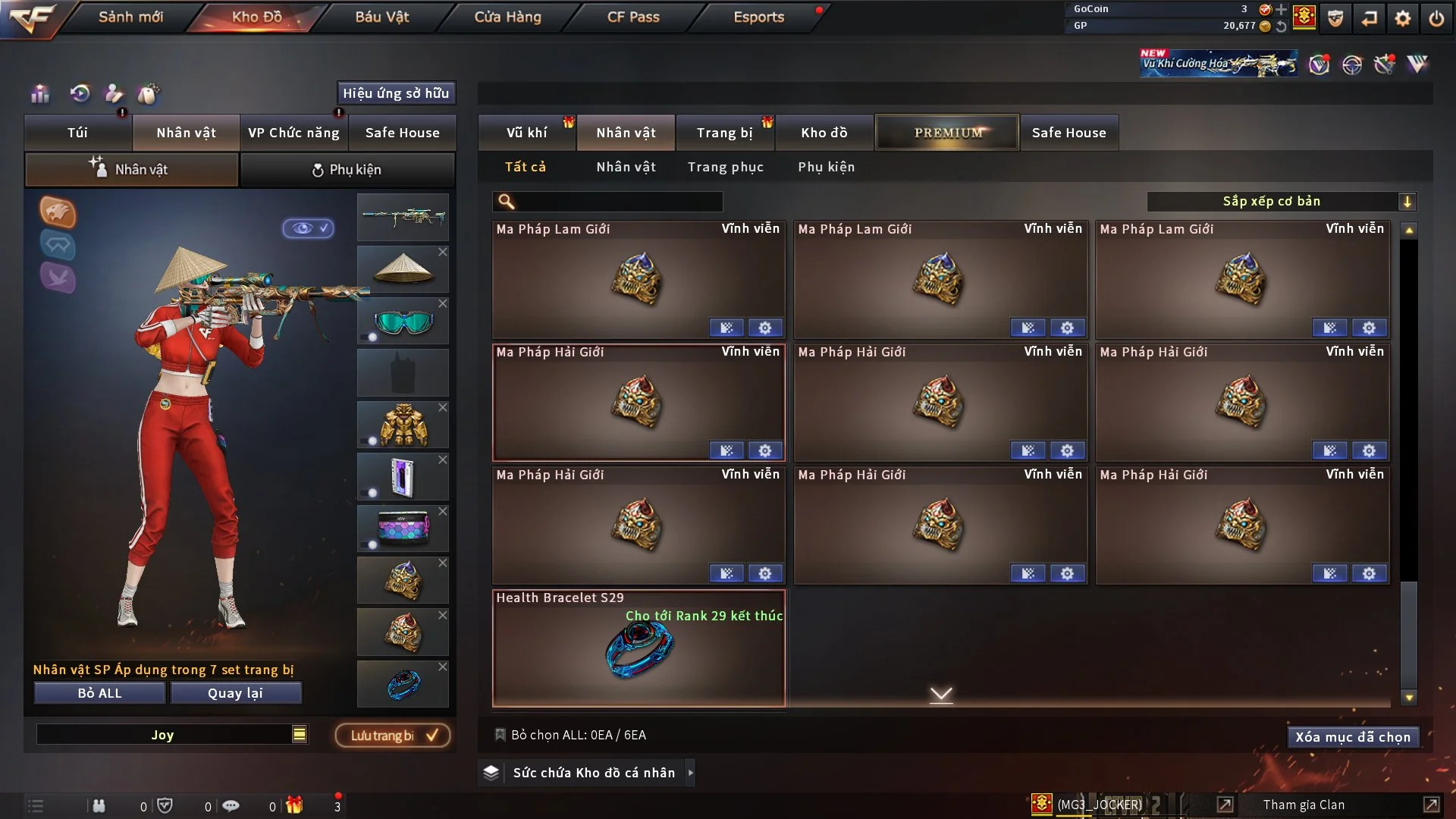Open the Sắp xếp cơ bản sort dropdown
The image size is (1456, 819).
point(1281,201)
